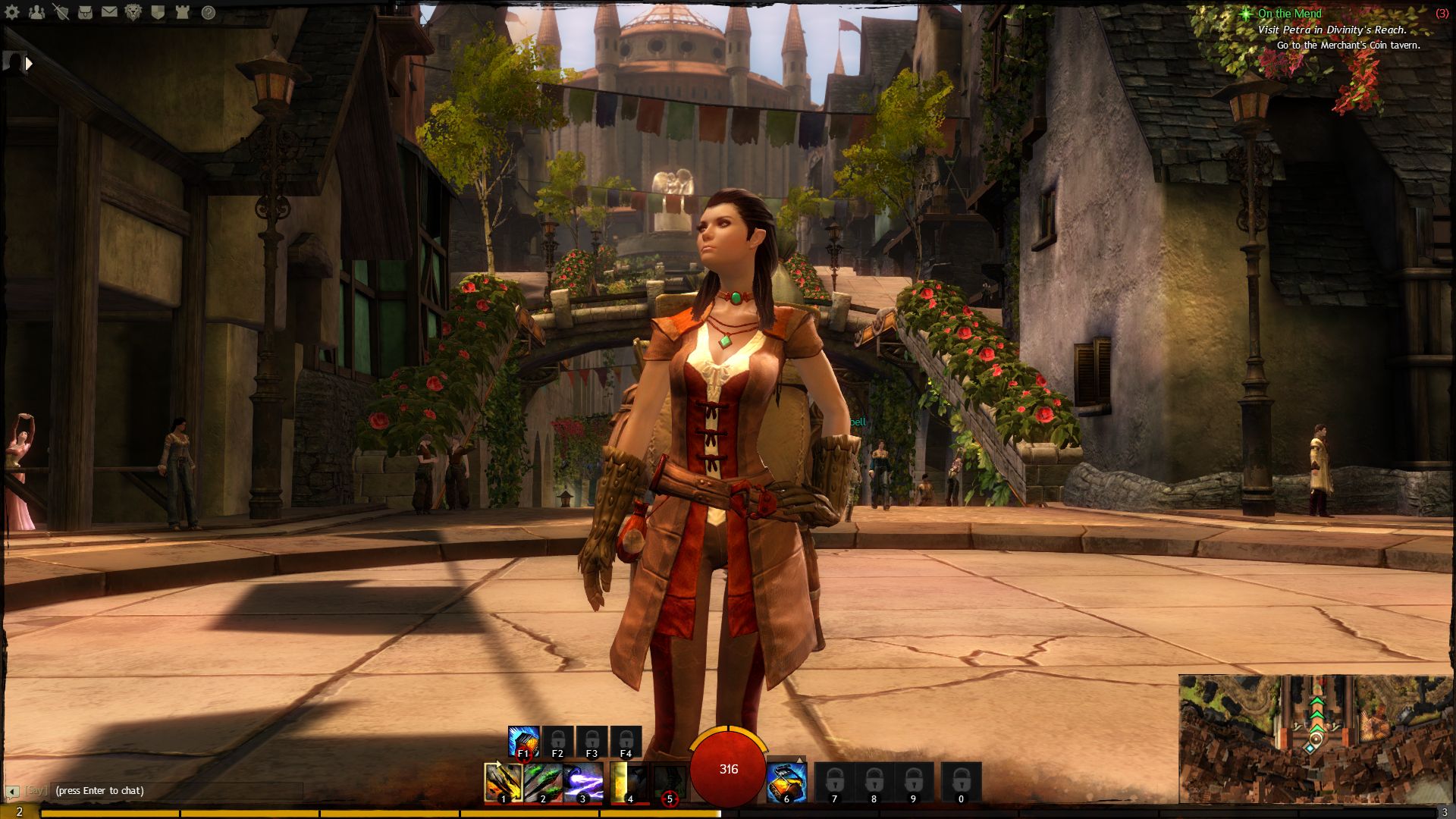Check mail using the envelope icon
Image resolution: width=1456 pixels, height=819 pixels.
pyautogui.click(x=109, y=12)
